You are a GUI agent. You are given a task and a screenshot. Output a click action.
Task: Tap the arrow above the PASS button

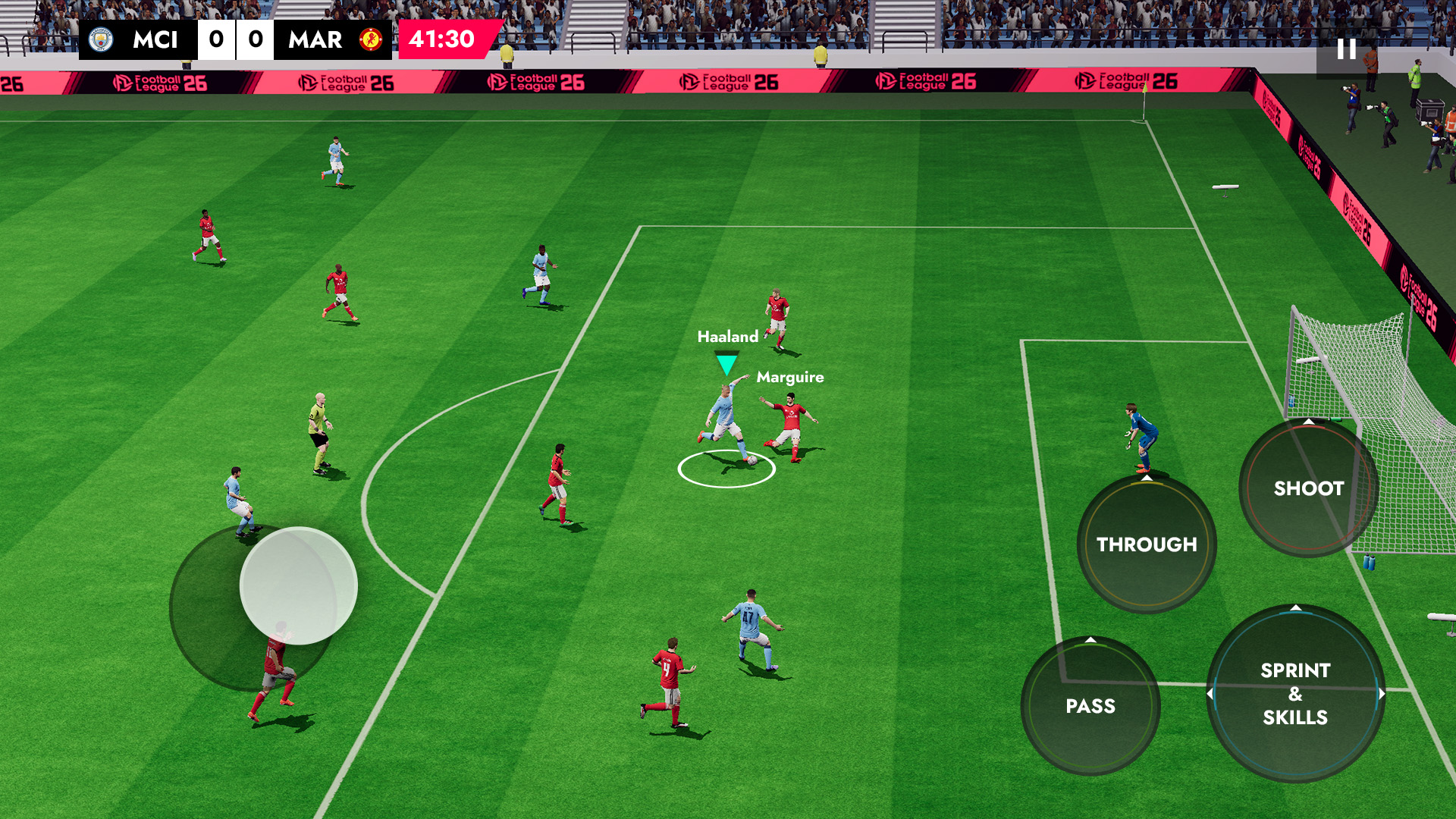click(x=1090, y=641)
